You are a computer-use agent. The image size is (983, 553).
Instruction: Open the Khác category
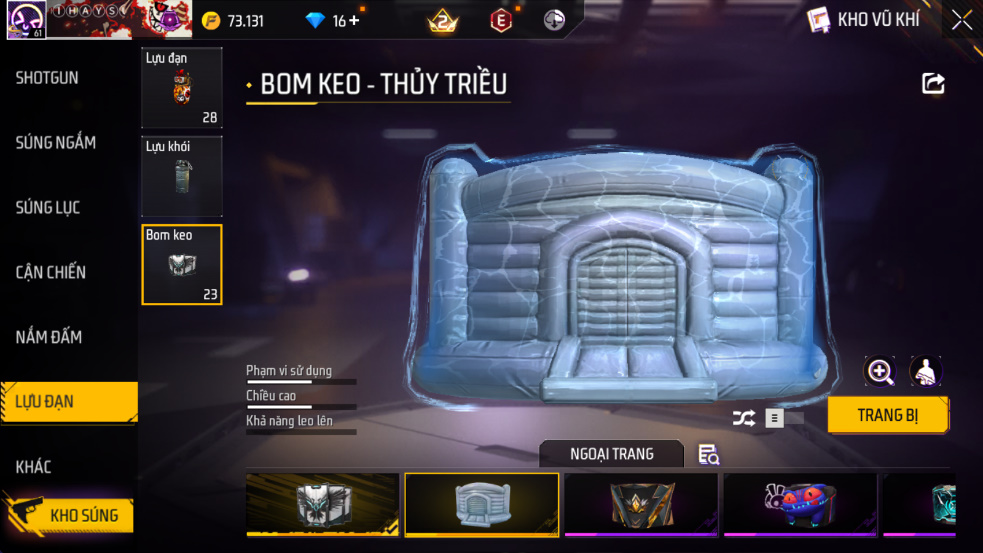34,467
